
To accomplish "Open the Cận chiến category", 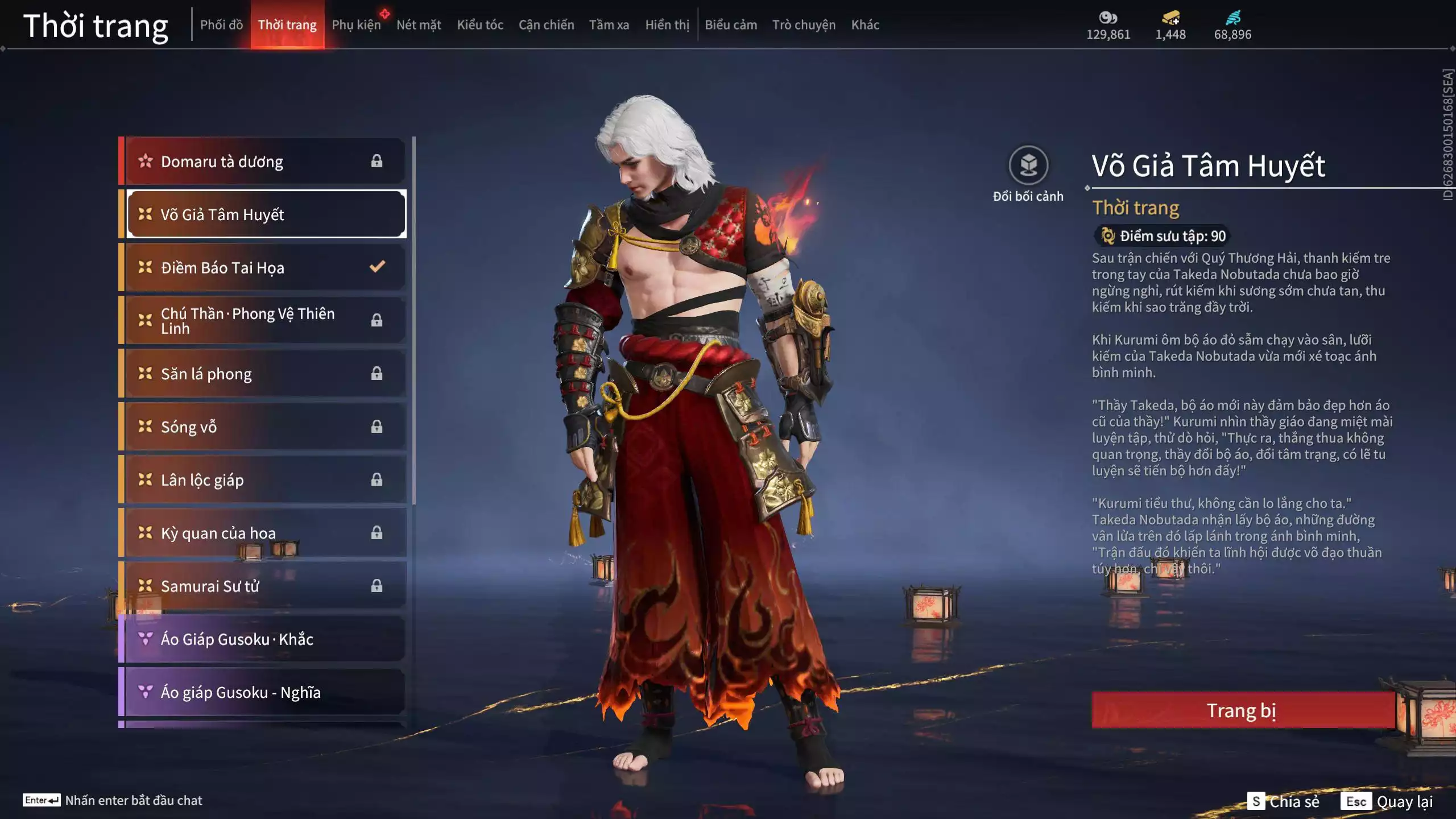I will (546, 25).
